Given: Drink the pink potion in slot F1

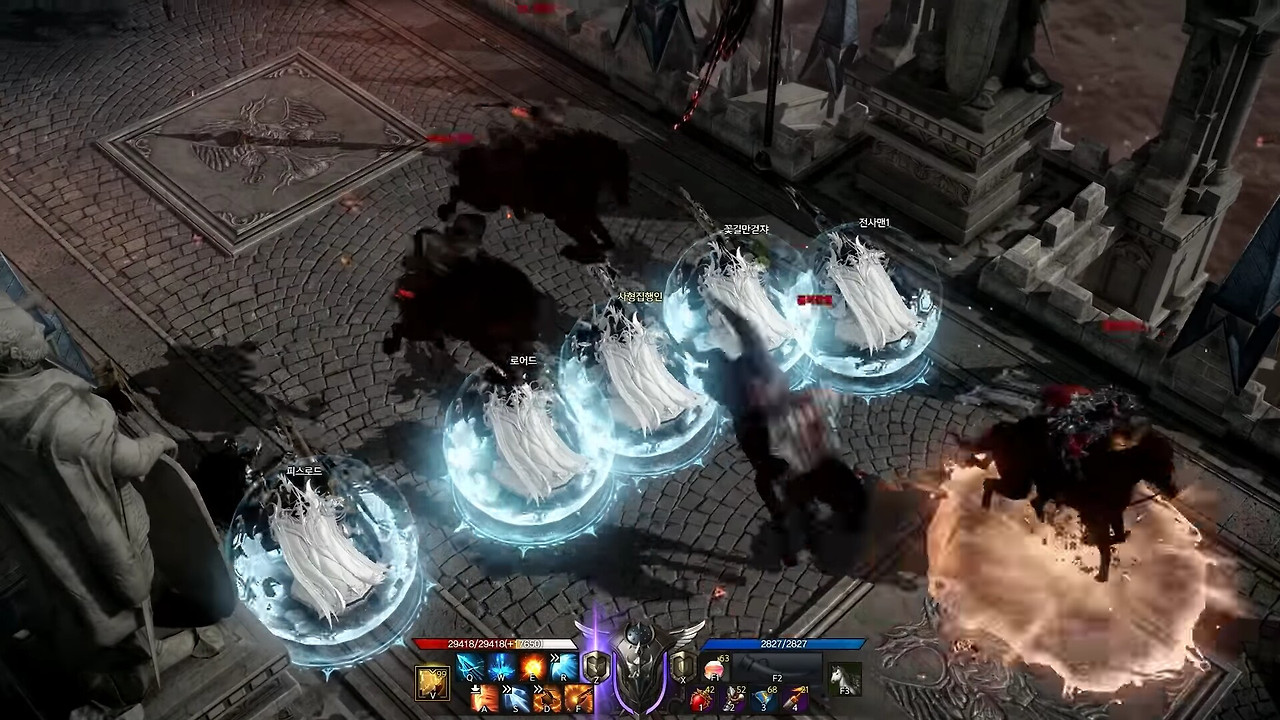Looking at the screenshot, I should pyautogui.click(x=713, y=667).
